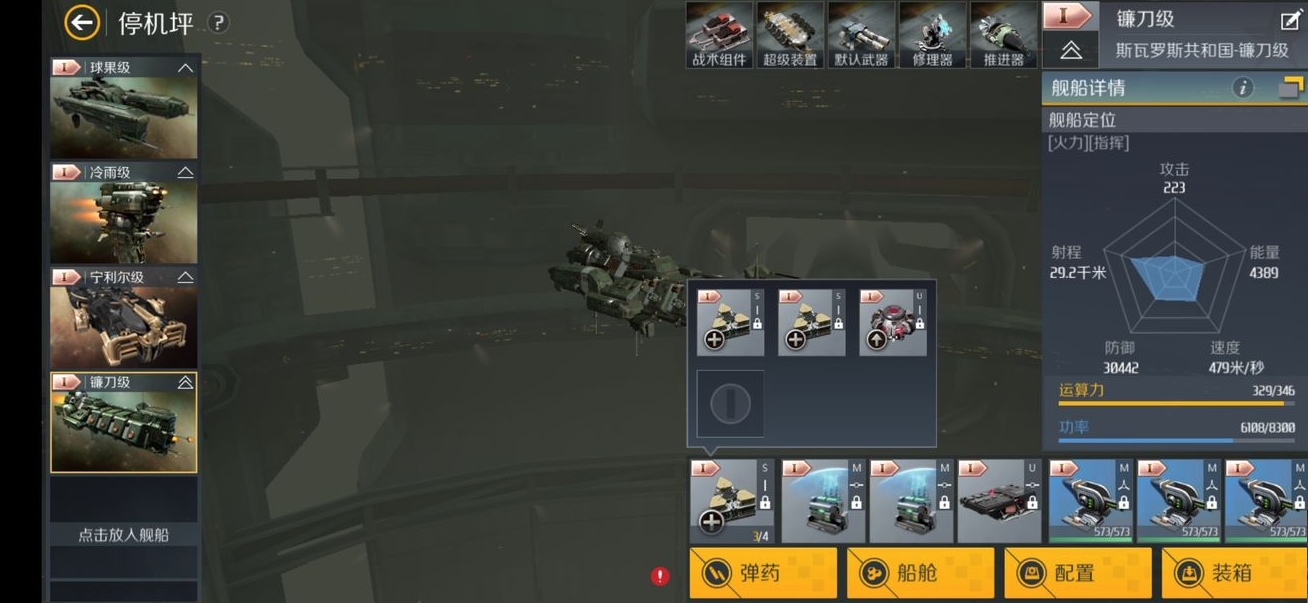Open the 超级装置 category
This screenshot has width=1308, height=603.
pyautogui.click(x=790, y=35)
